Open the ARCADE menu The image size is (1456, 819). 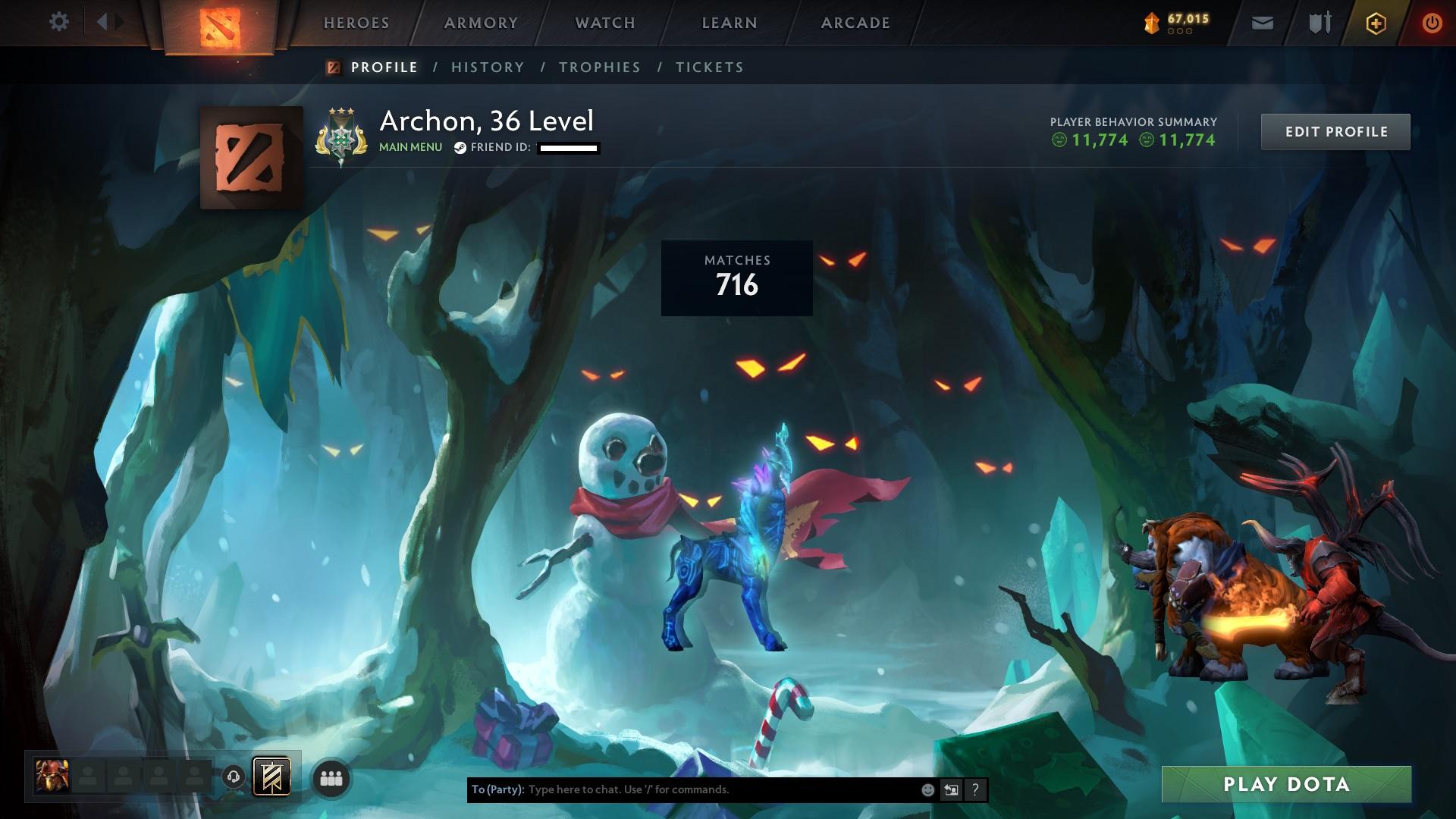pos(855,23)
